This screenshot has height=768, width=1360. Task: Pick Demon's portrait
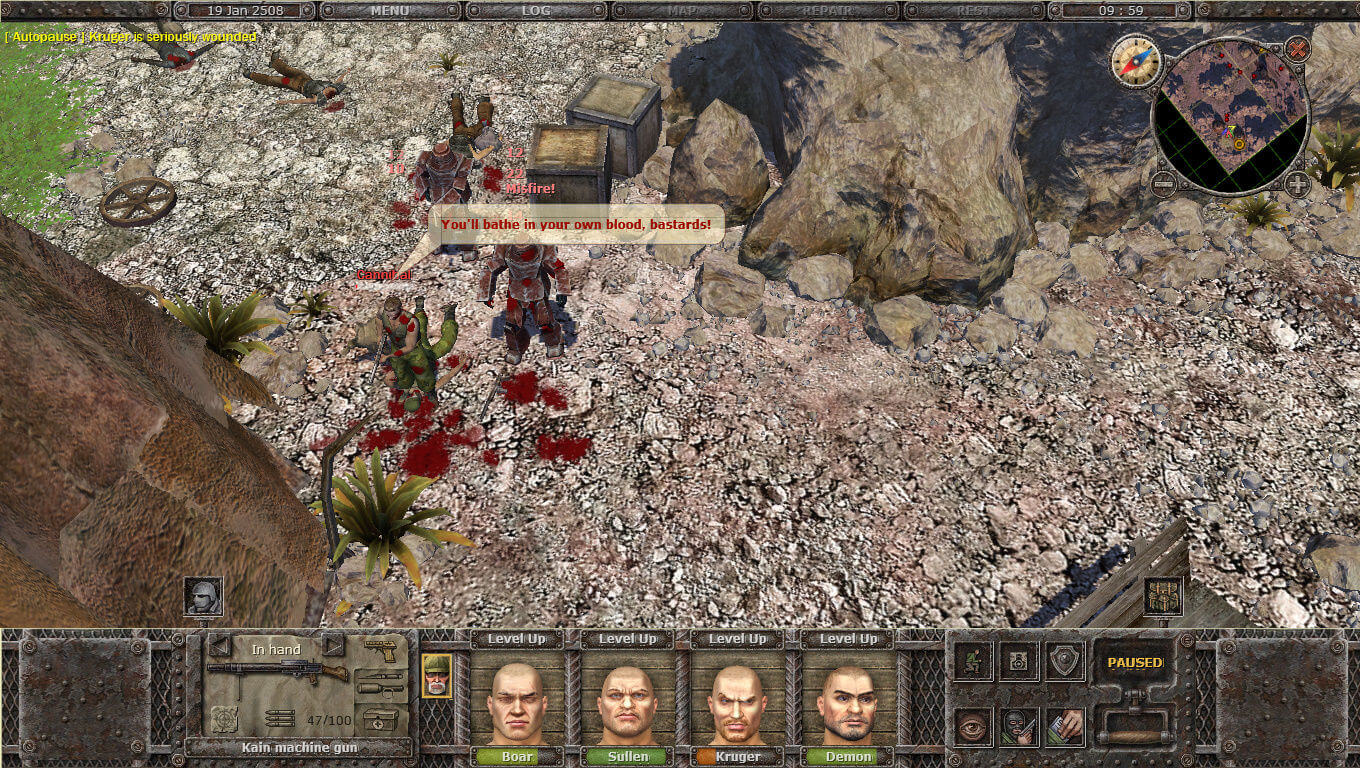(849, 699)
